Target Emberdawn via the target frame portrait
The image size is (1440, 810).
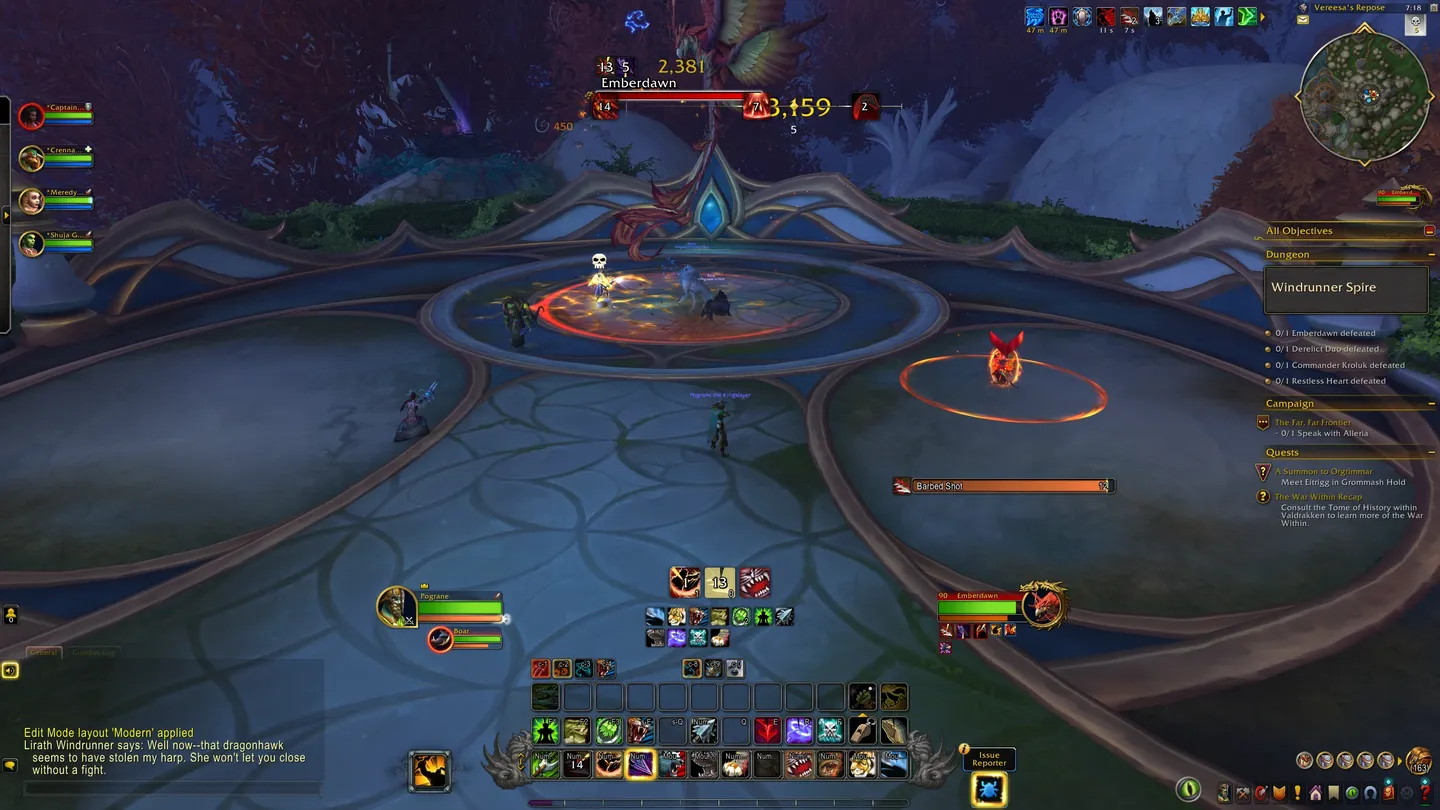[x=1044, y=605]
